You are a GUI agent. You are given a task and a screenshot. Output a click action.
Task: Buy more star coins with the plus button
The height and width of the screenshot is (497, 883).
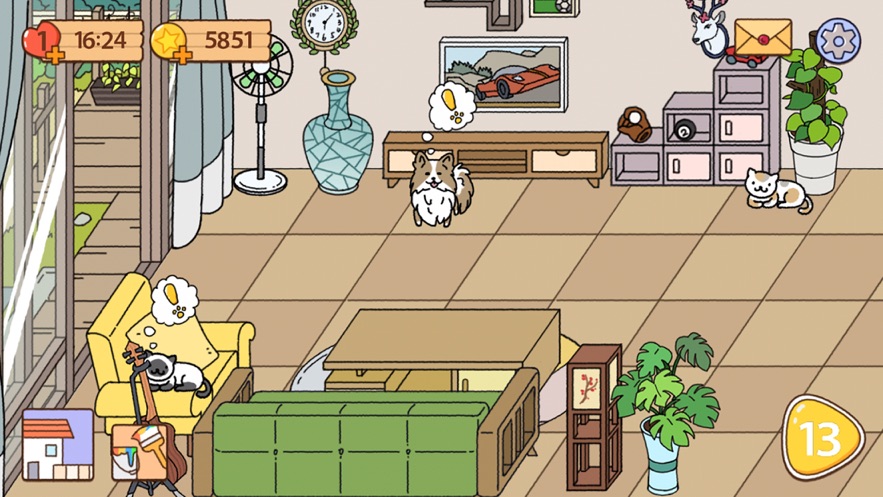182,54
